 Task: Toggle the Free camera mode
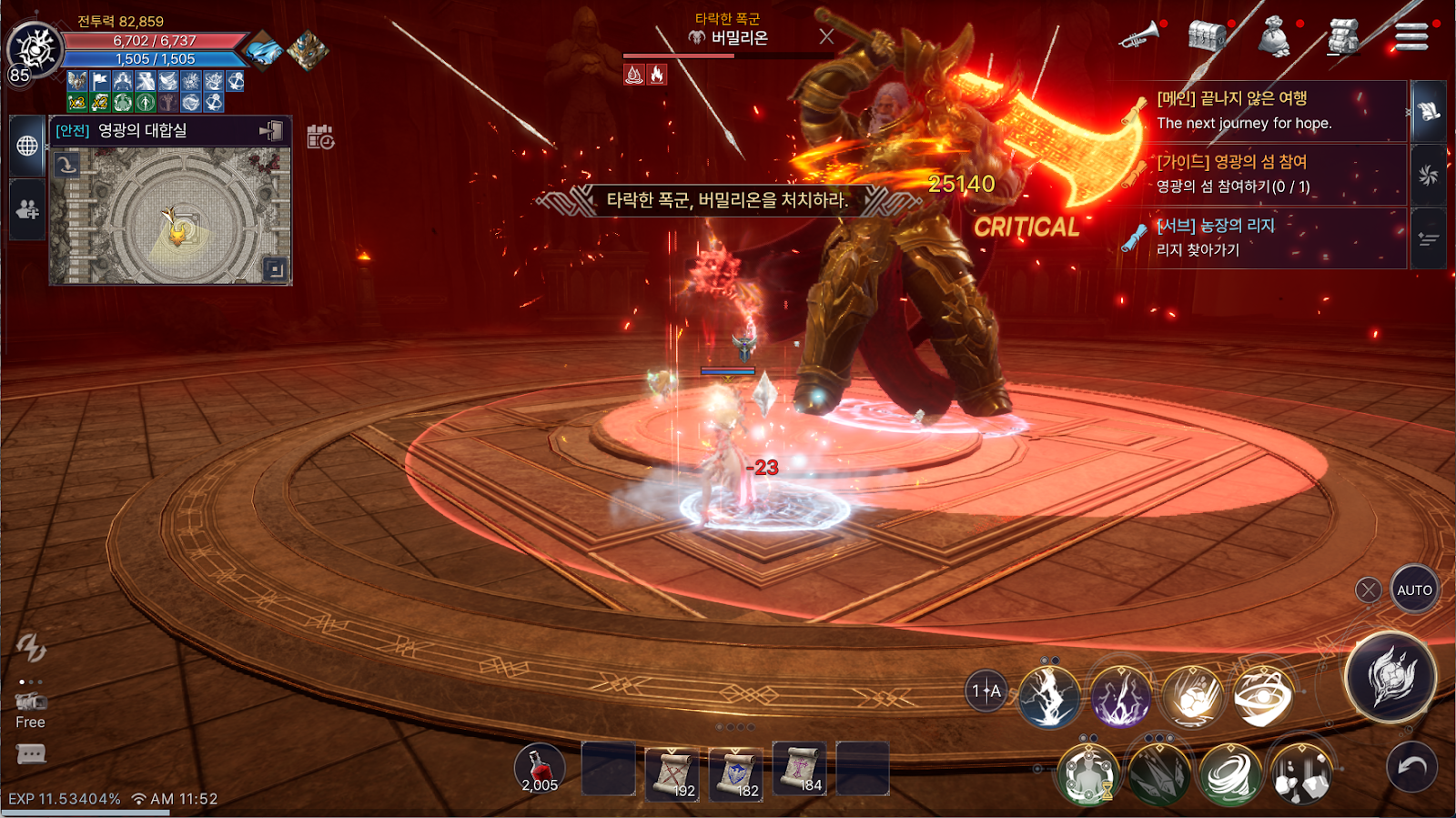[x=30, y=710]
